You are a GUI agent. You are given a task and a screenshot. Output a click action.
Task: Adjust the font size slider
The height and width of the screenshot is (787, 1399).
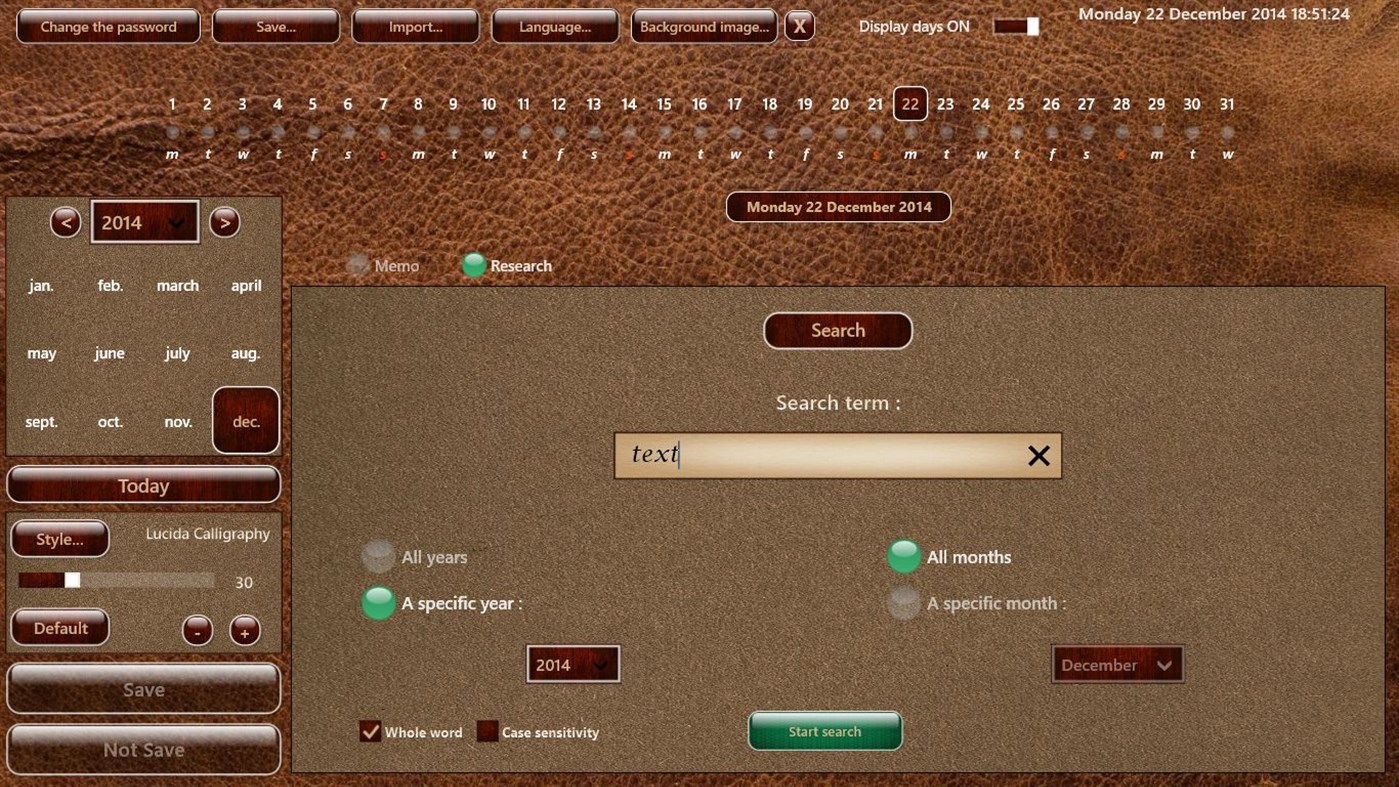point(72,579)
